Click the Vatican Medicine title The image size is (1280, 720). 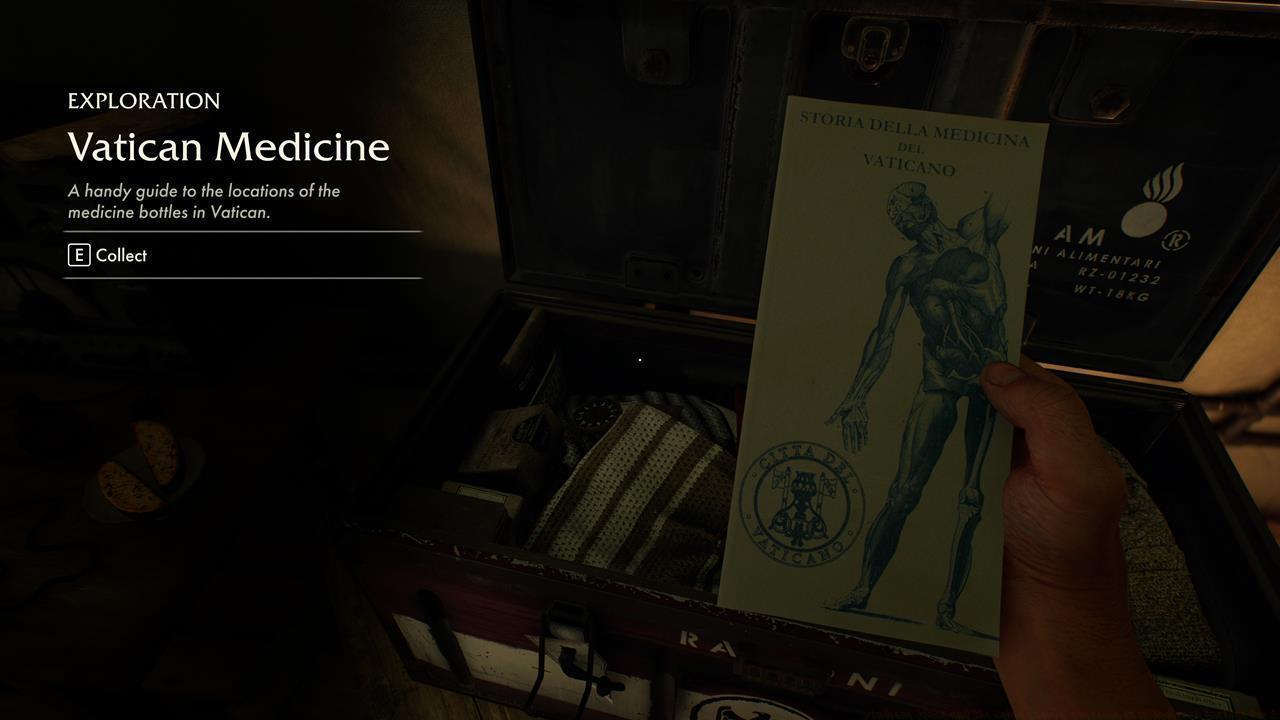click(x=228, y=147)
